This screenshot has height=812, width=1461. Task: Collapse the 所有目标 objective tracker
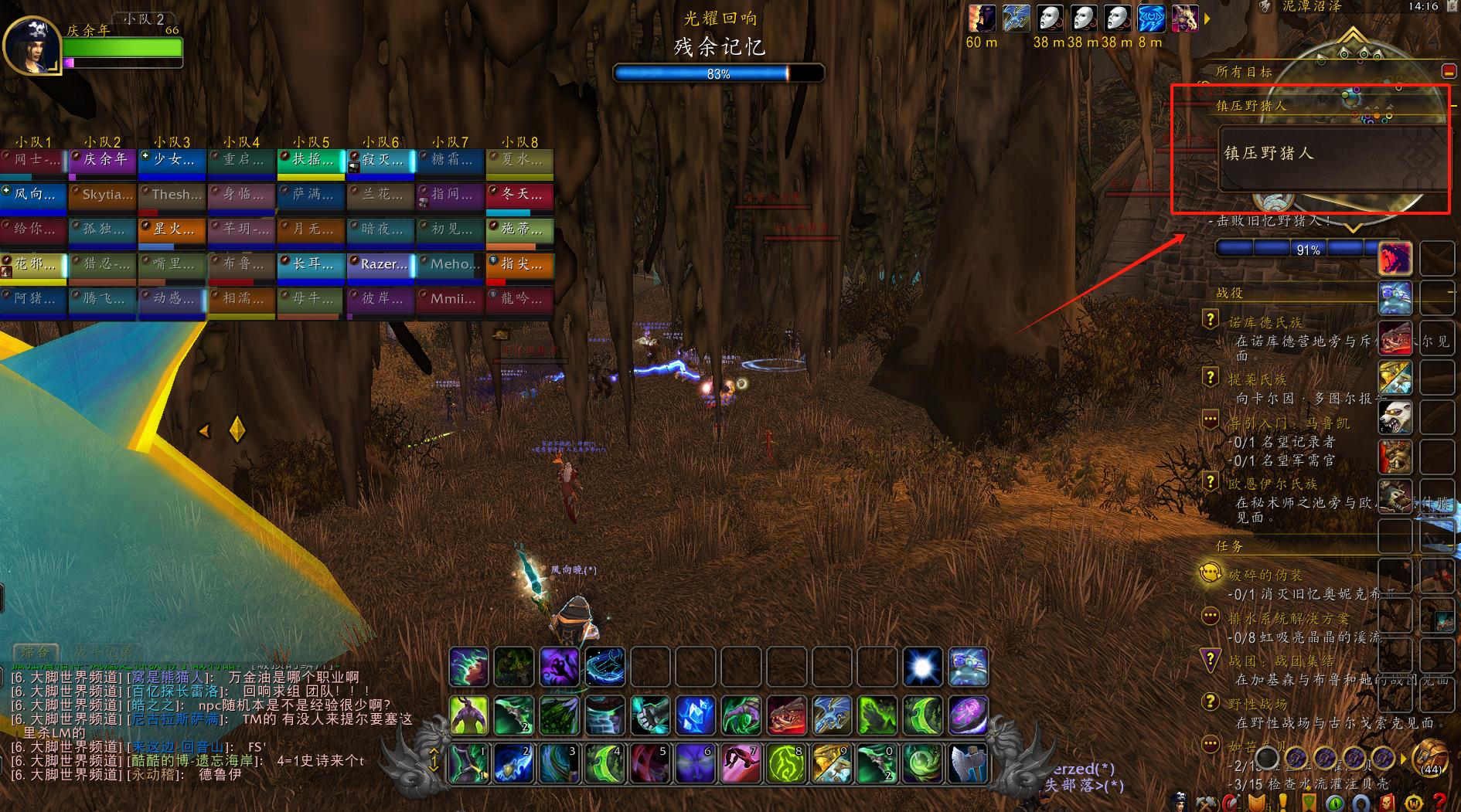(1449, 72)
